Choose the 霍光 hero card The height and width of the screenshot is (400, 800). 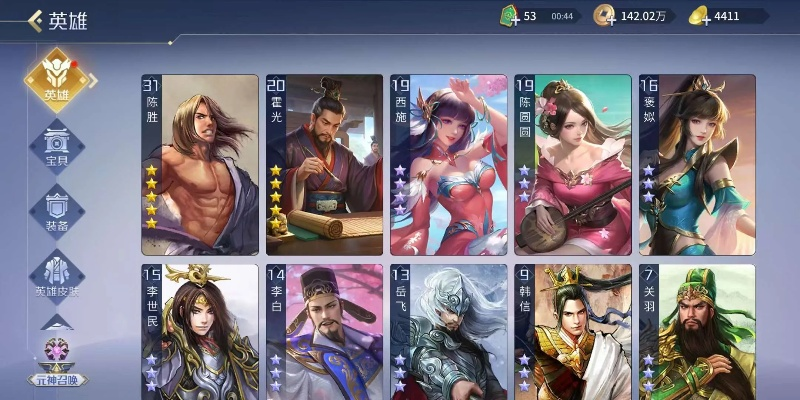click(324, 165)
